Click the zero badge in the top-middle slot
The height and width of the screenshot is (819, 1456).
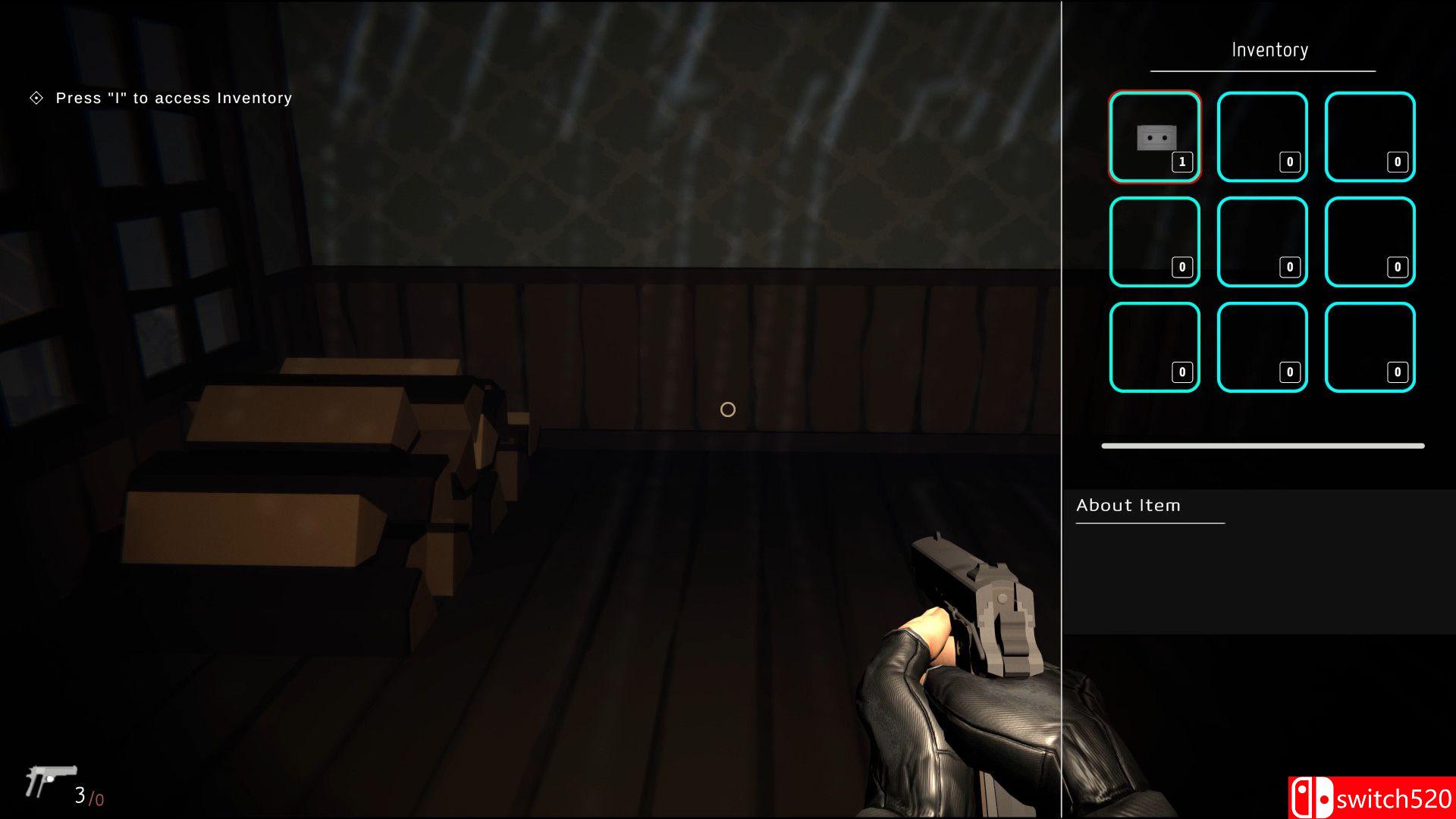pos(1289,162)
